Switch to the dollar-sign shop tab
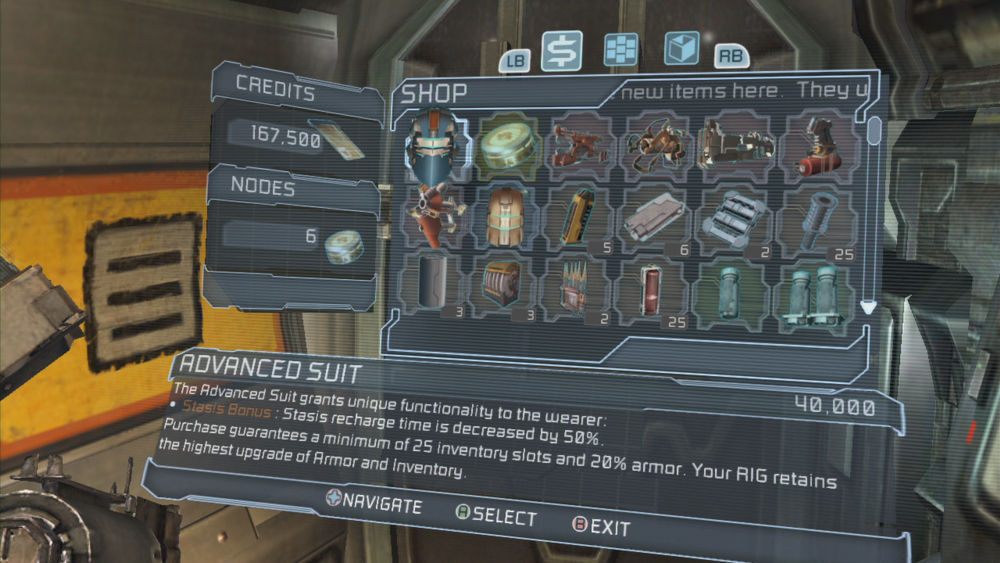 (x=562, y=51)
